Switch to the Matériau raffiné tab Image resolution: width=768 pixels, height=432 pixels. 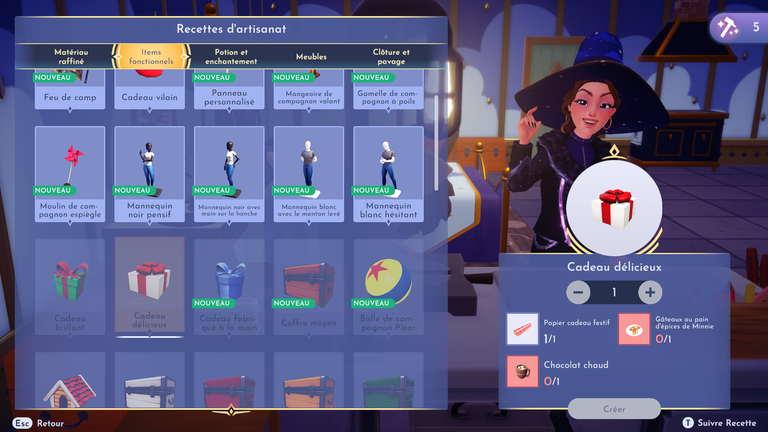[x=72, y=56]
